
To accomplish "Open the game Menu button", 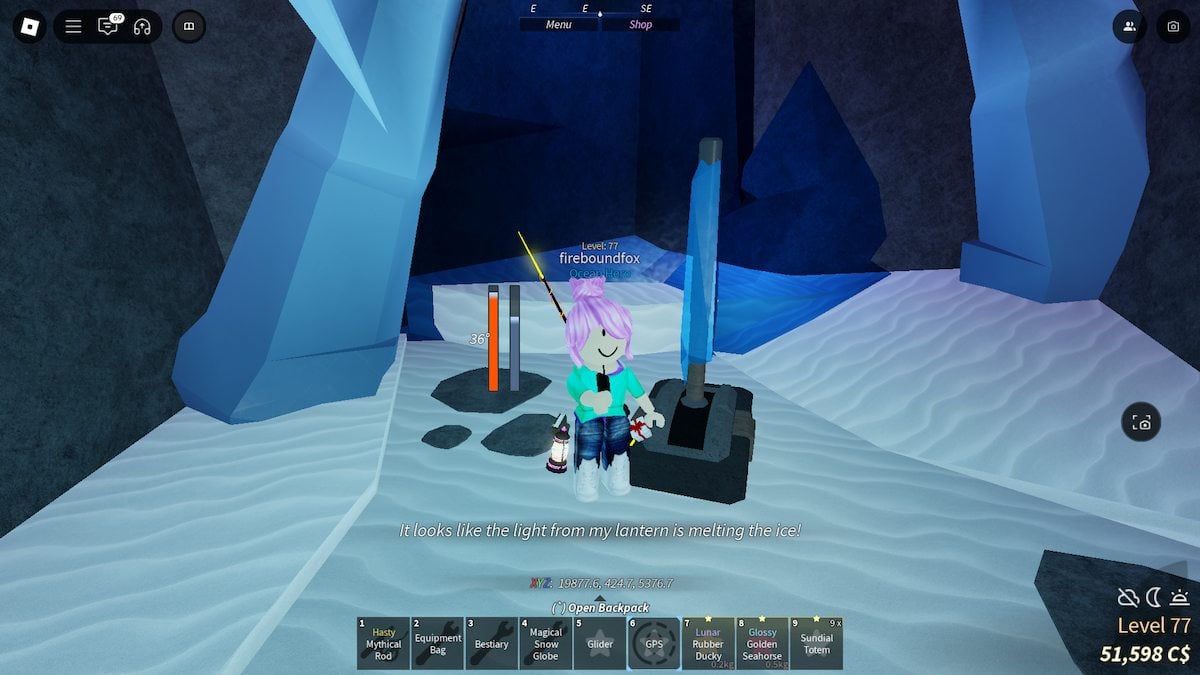I will [x=558, y=25].
